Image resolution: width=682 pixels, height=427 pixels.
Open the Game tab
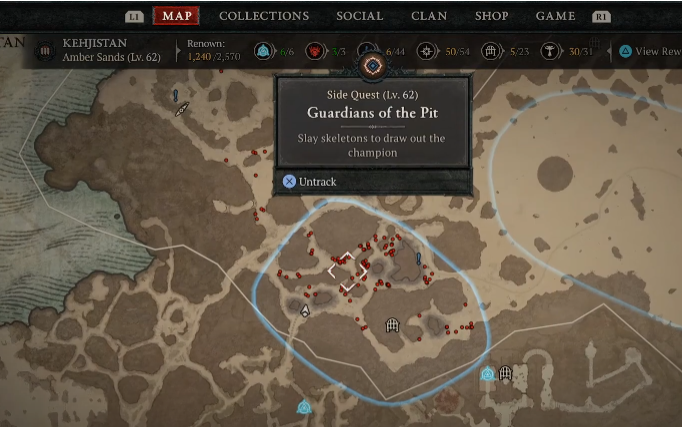pyautogui.click(x=555, y=16)
